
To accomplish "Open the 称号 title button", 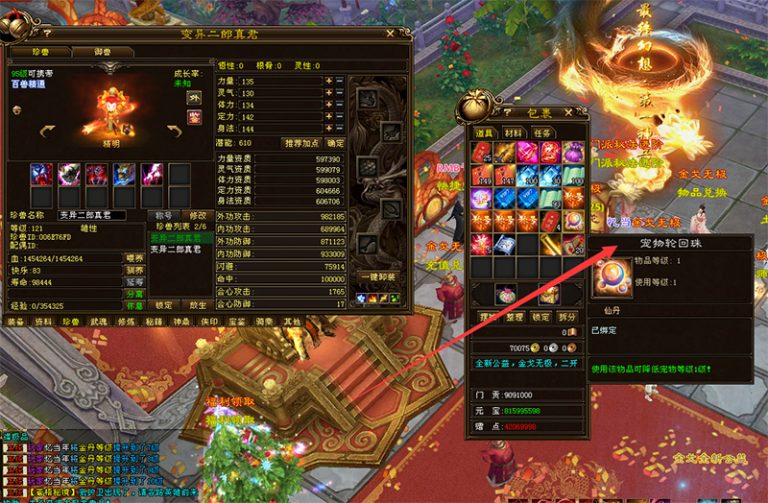I will coord(162,215).
